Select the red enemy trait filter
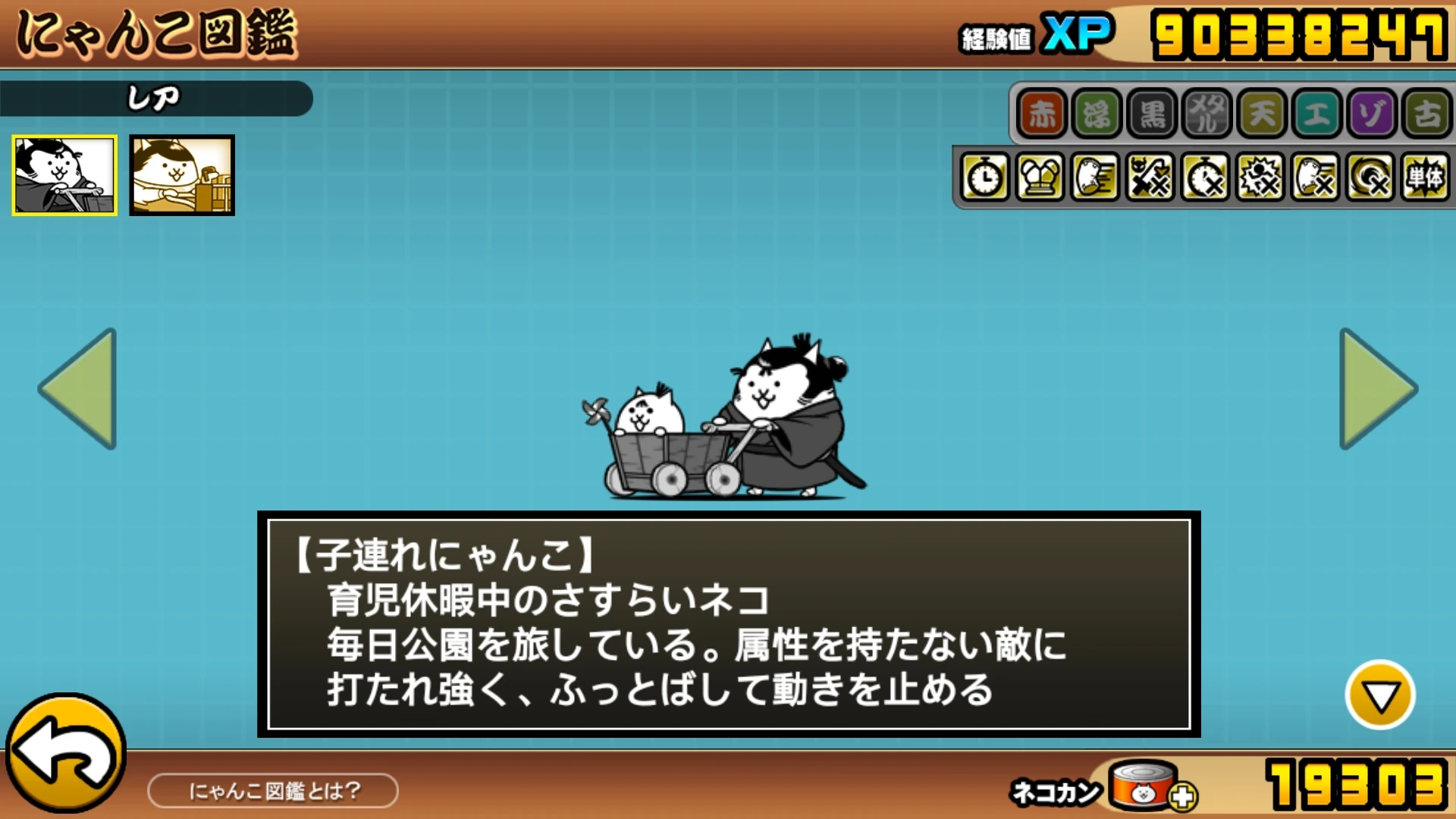This screenshot has height=819, width=1456. point(1041,115)
